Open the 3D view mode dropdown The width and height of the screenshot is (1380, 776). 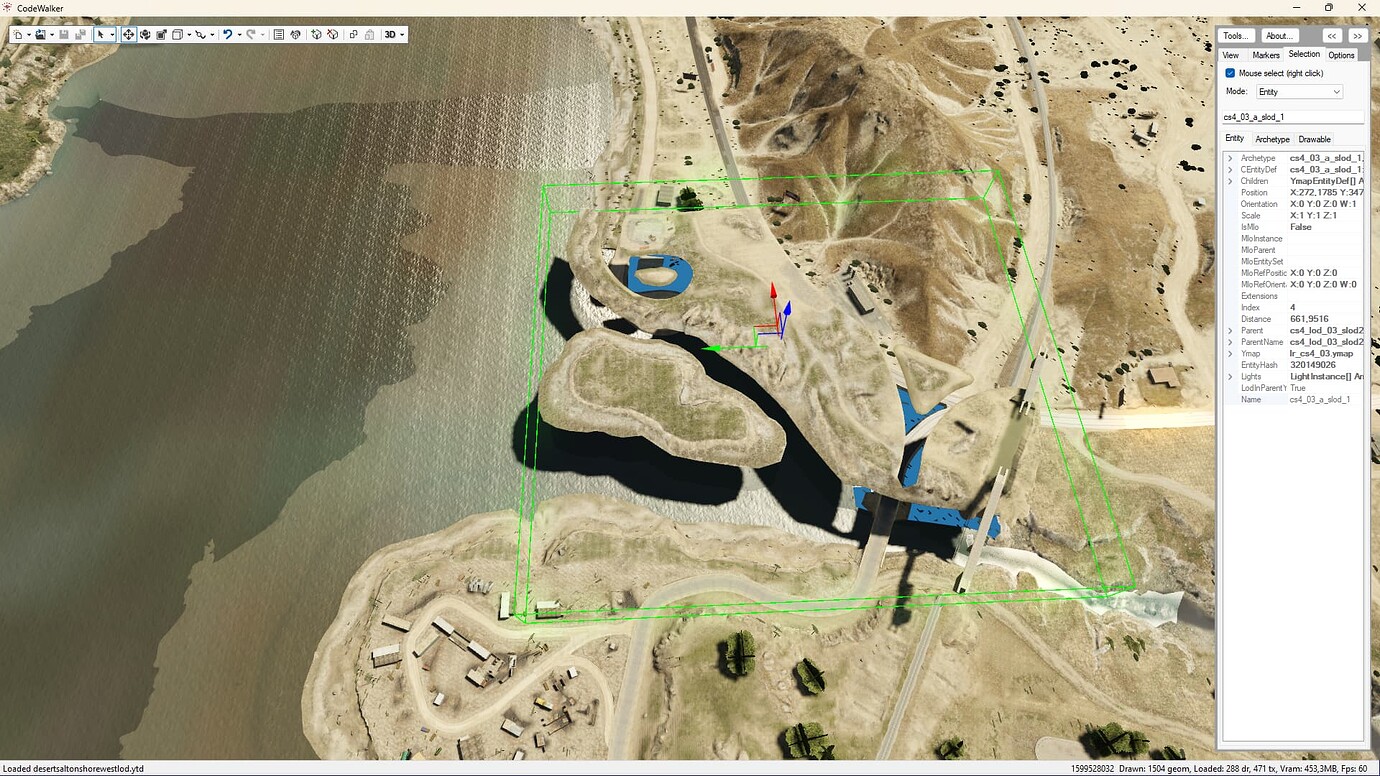(x=391, y=34)
